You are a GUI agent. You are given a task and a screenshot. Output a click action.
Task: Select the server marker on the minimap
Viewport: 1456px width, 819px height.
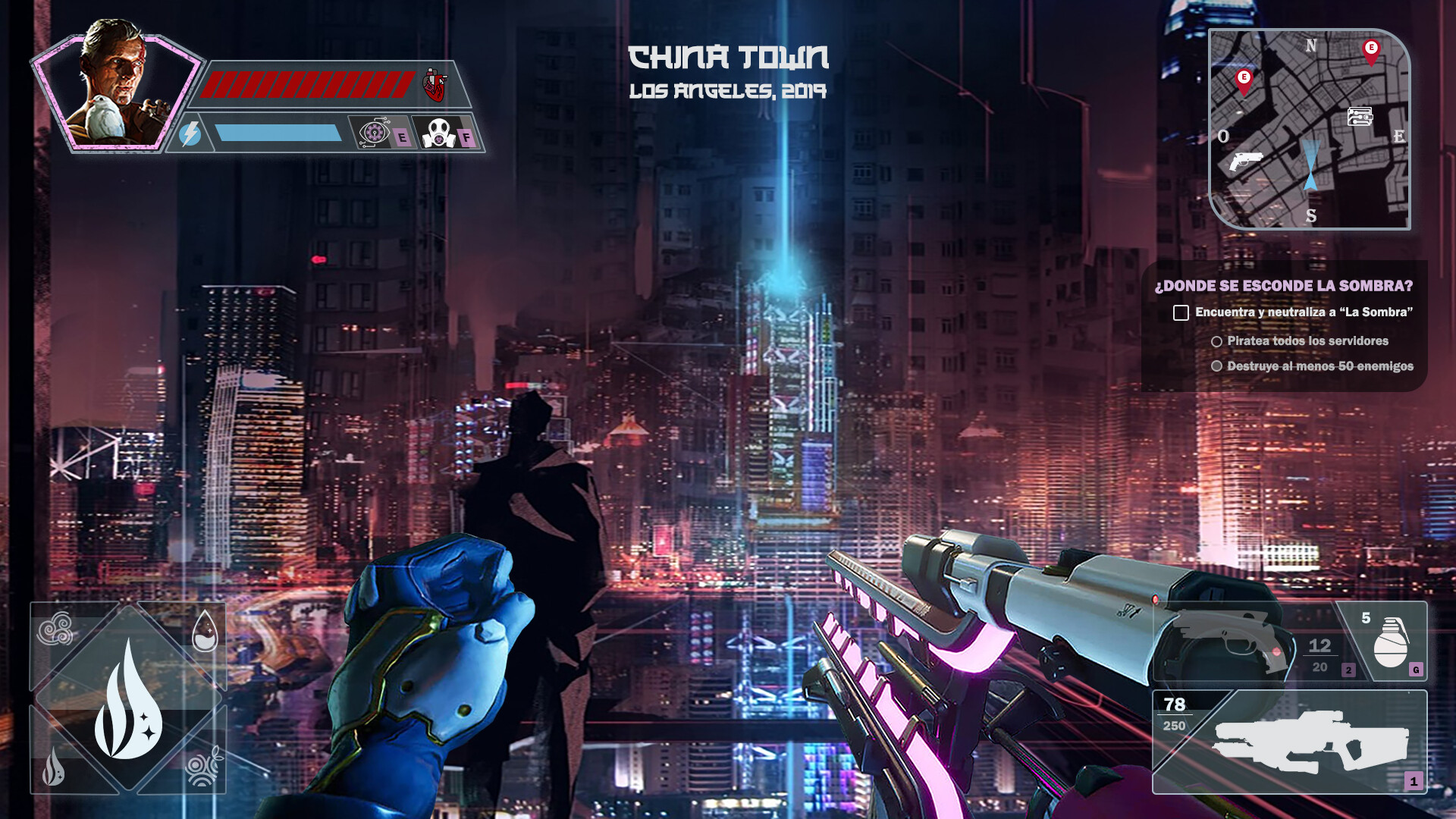click(1360, 117)
